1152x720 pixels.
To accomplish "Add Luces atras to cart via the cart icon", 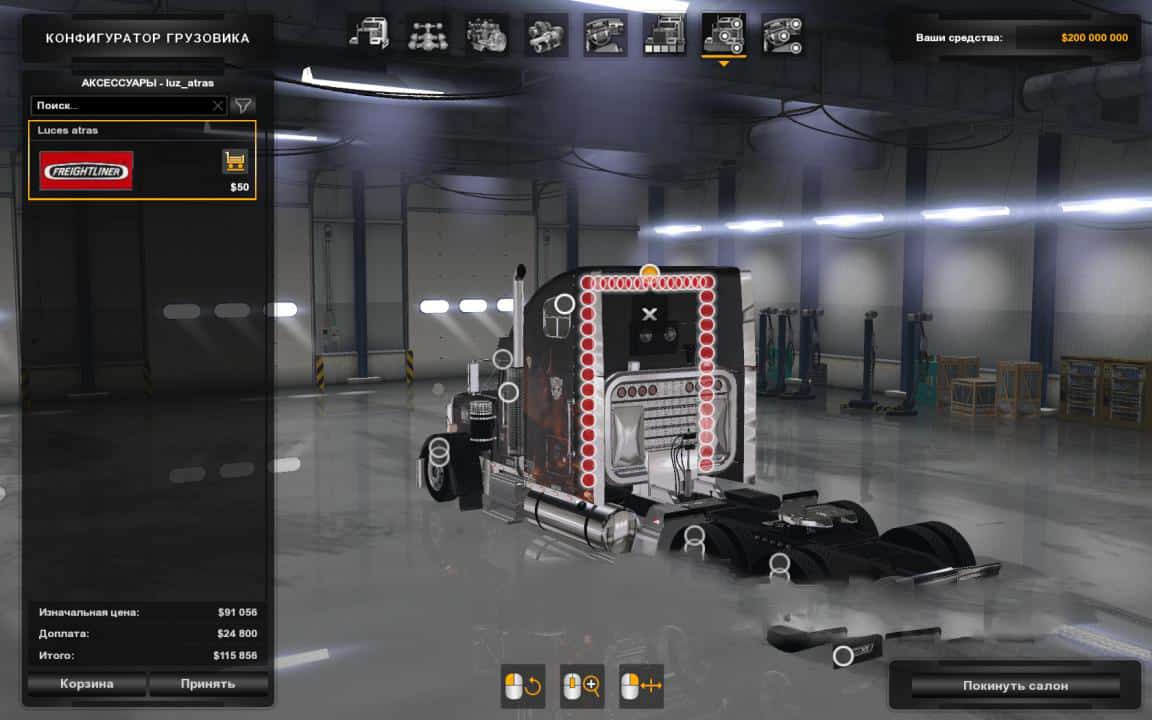I will click(235, 161).
